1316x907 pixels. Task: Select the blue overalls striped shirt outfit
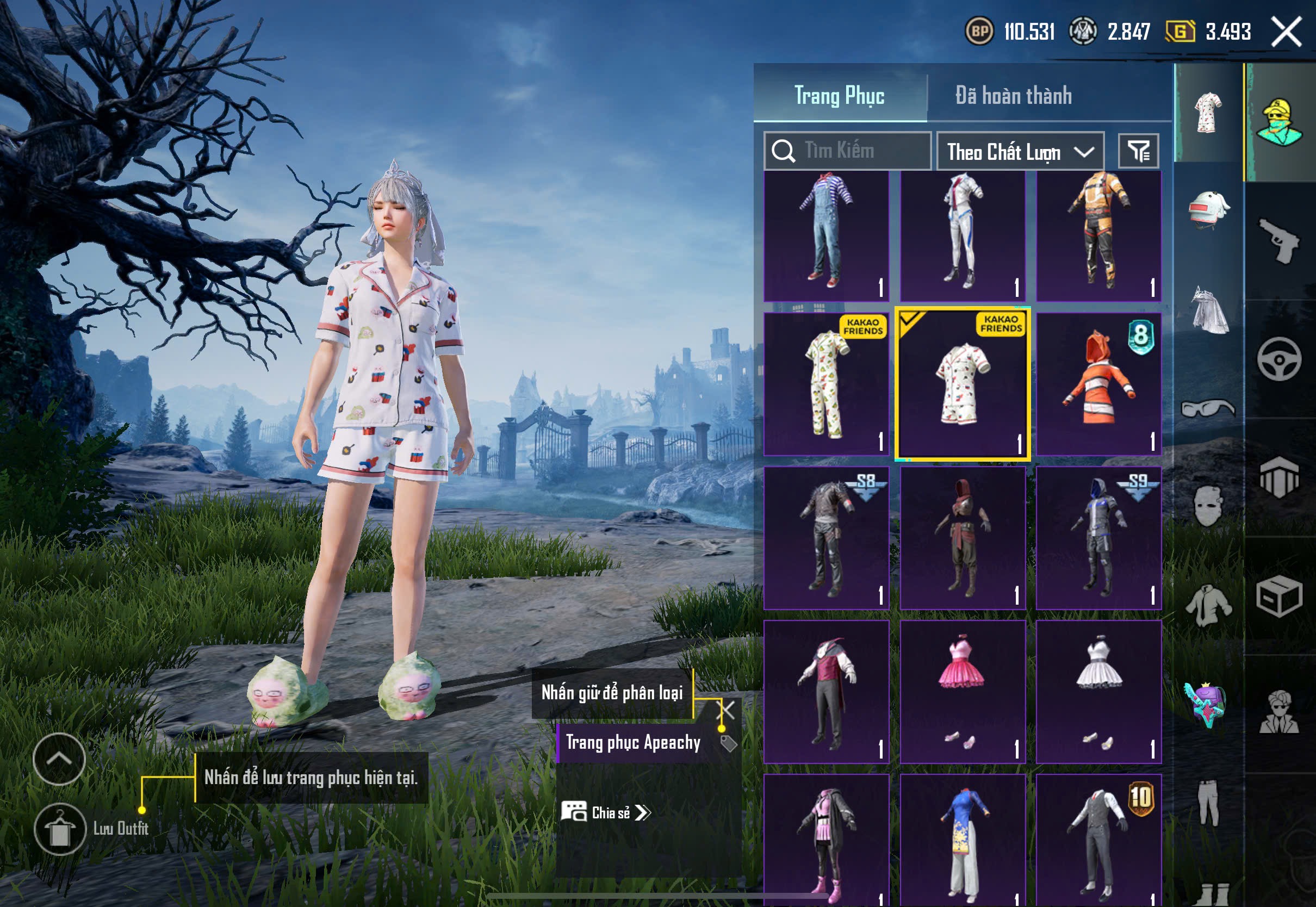point(826,236)
